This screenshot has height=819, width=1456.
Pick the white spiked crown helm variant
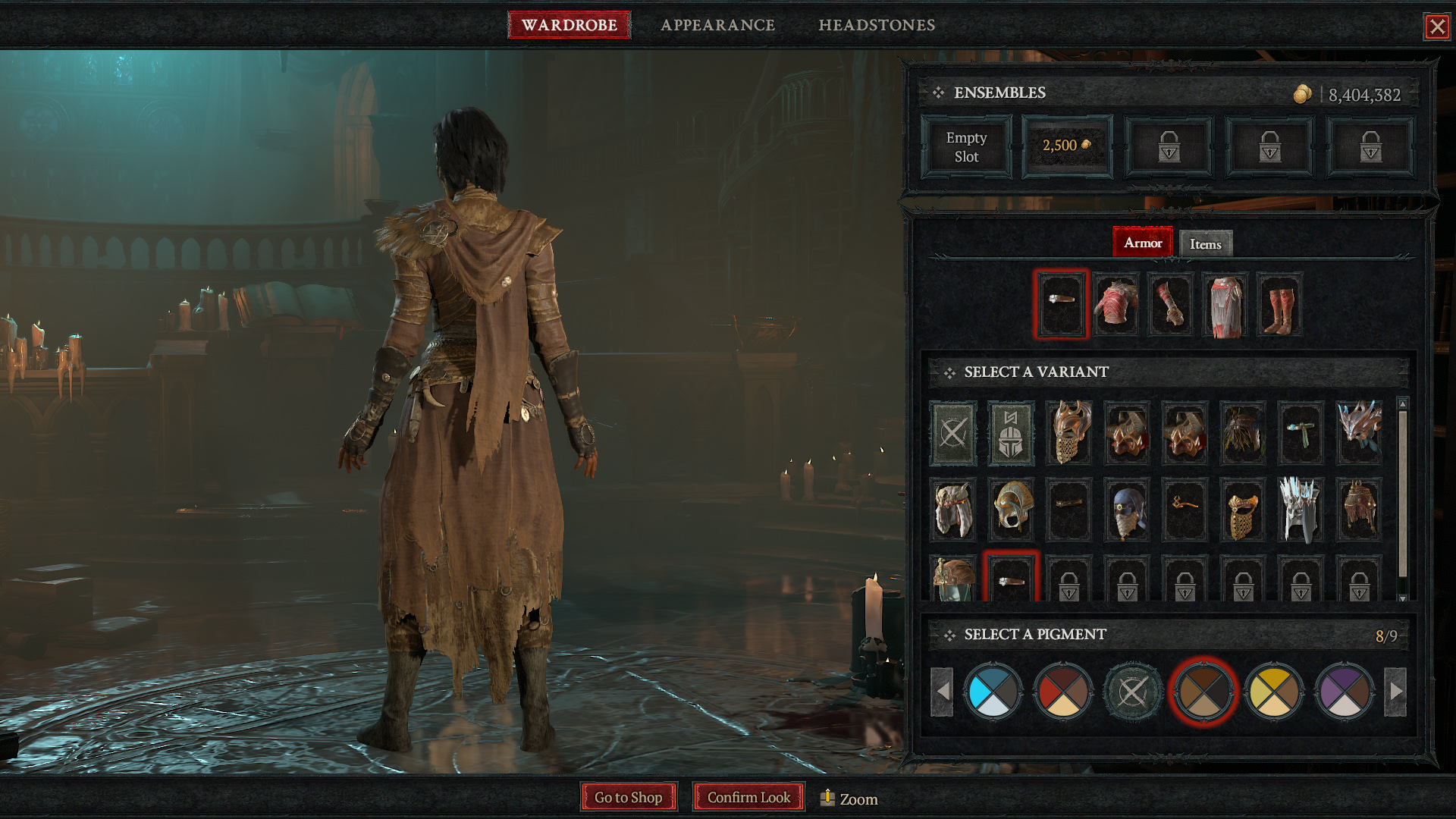click(1301, 510)
